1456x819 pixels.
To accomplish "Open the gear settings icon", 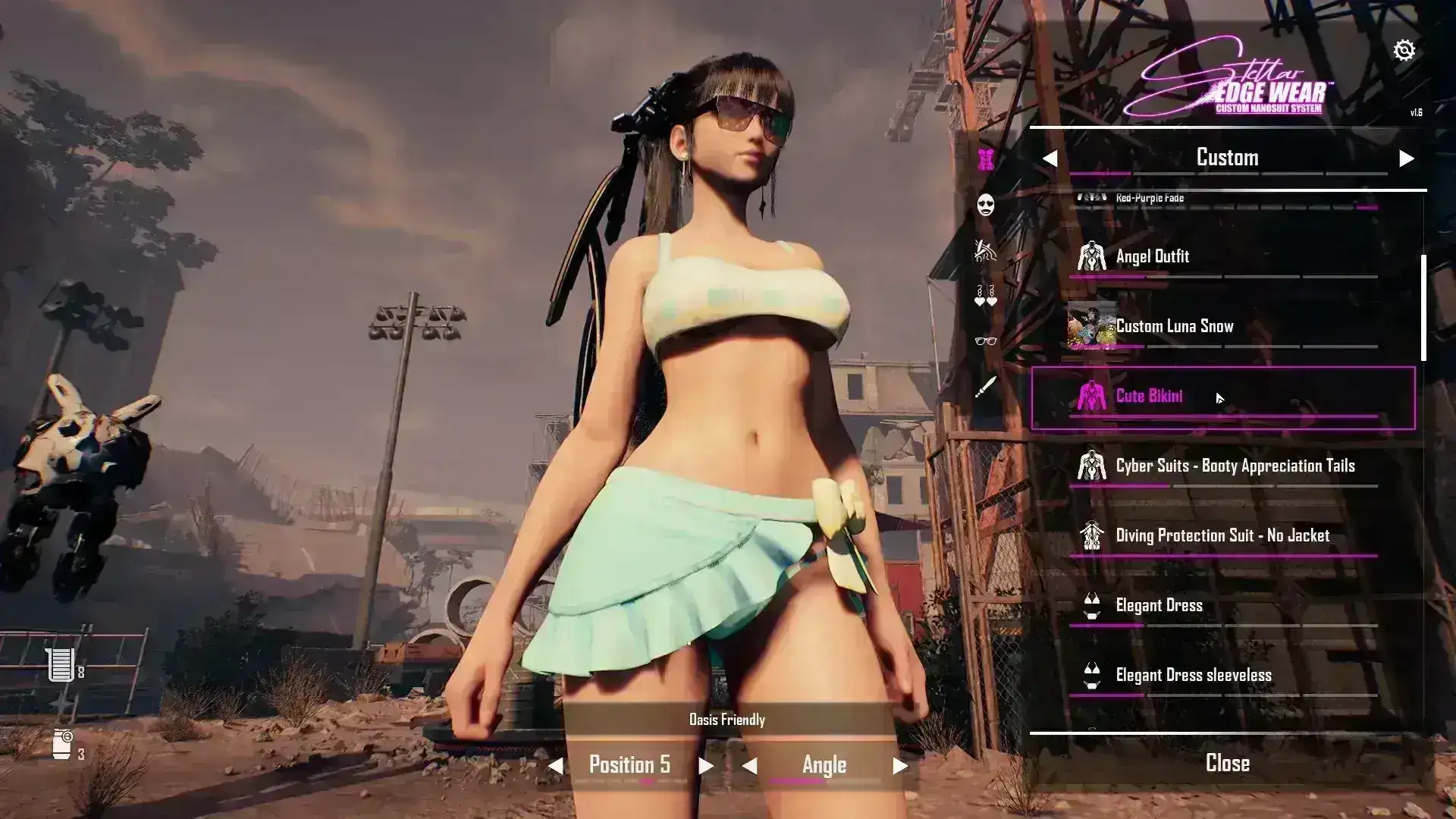I will [1404, 50].
